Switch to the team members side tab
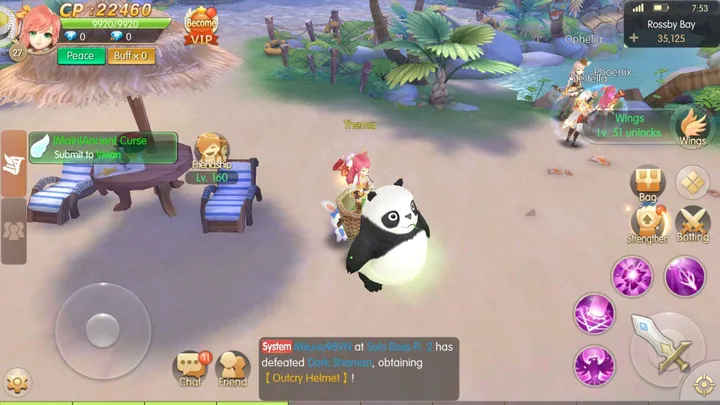 pos(13,230)
